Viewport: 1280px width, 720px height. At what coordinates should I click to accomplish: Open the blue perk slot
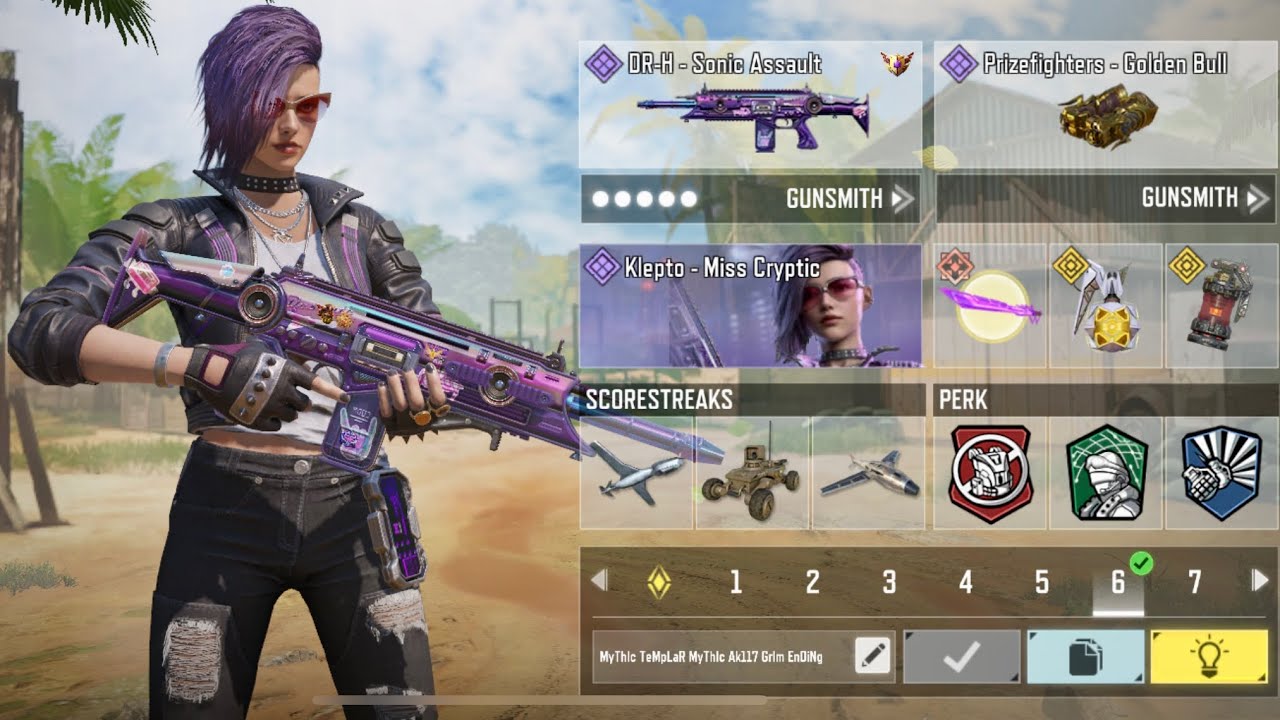point(1221,474)
